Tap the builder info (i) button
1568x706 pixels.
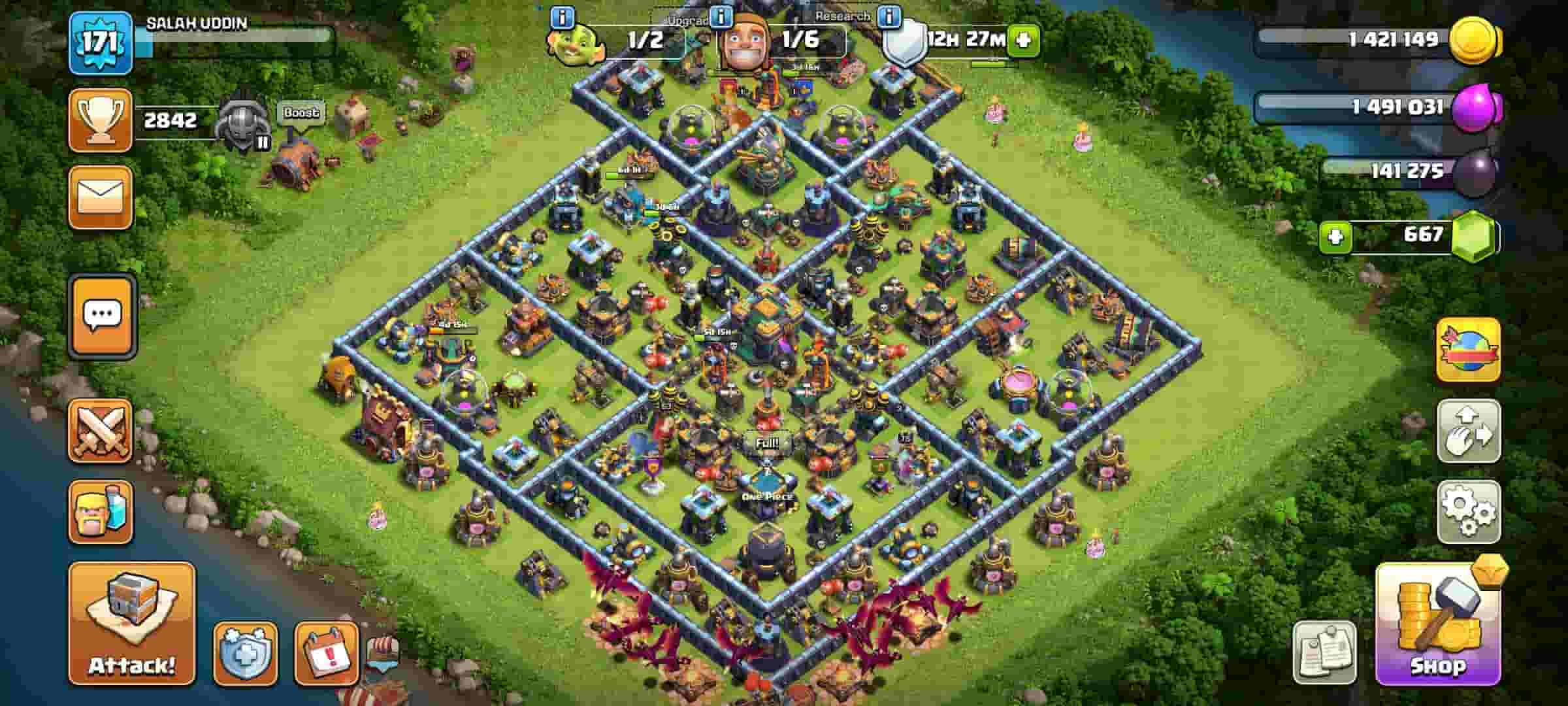721,18
